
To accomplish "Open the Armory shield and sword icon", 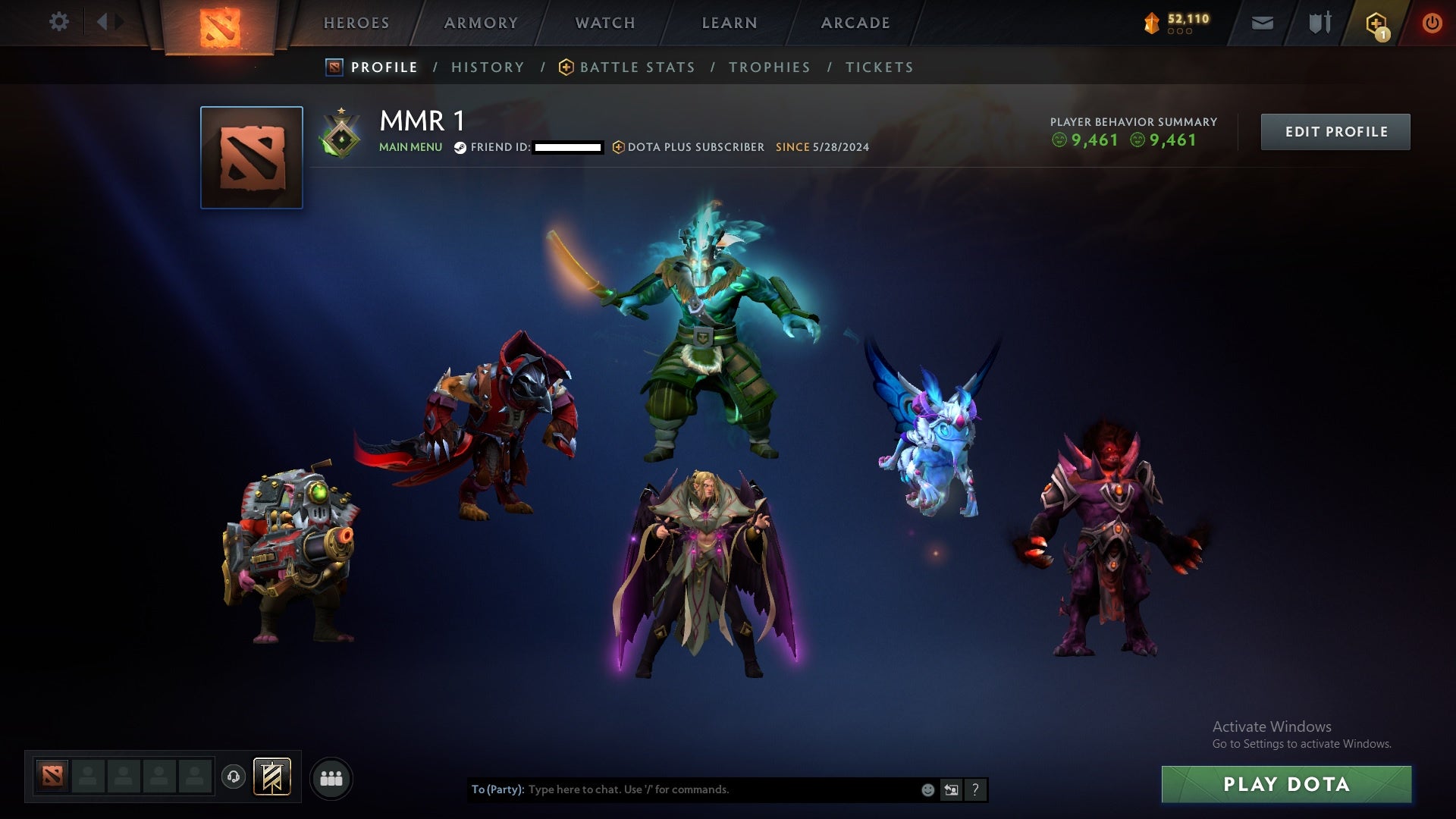I will [1318, 22].
